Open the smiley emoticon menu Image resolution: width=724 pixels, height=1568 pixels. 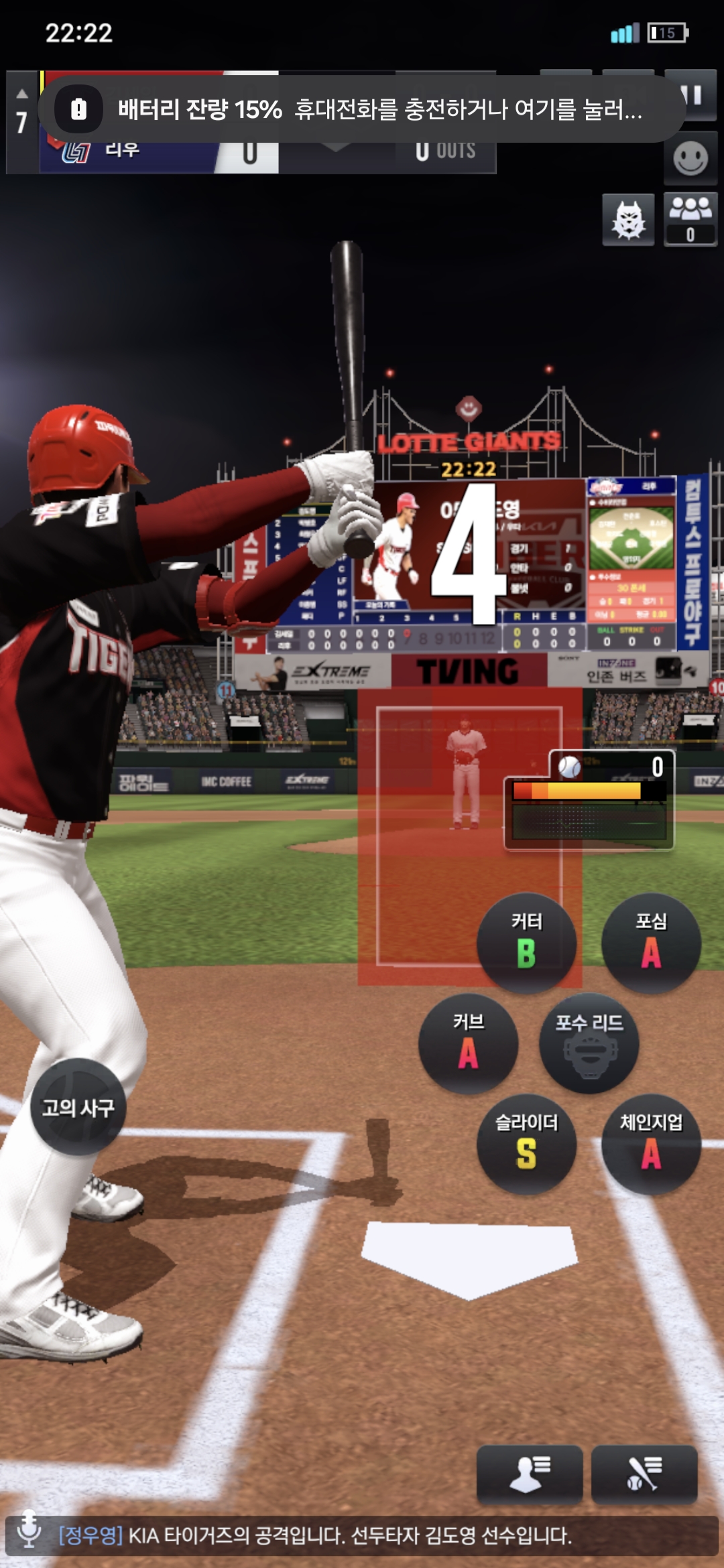(690, 159)
